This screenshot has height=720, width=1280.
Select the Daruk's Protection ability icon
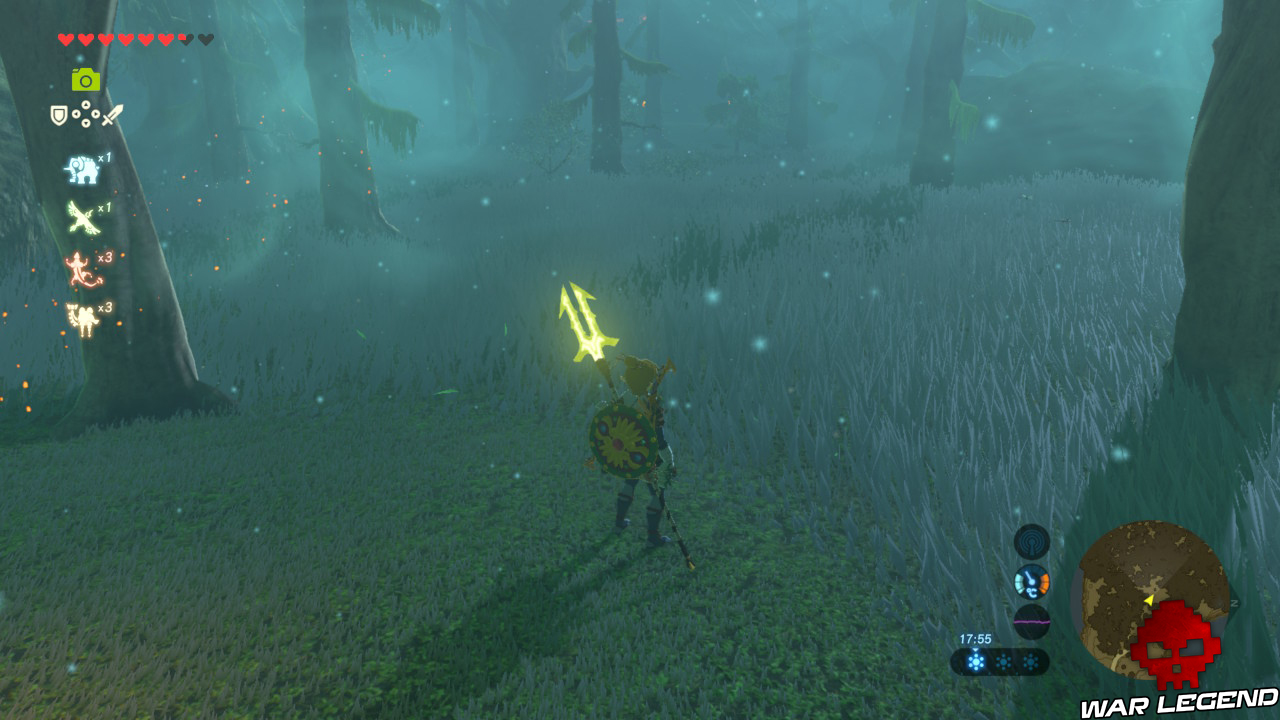tap(82, 315)
